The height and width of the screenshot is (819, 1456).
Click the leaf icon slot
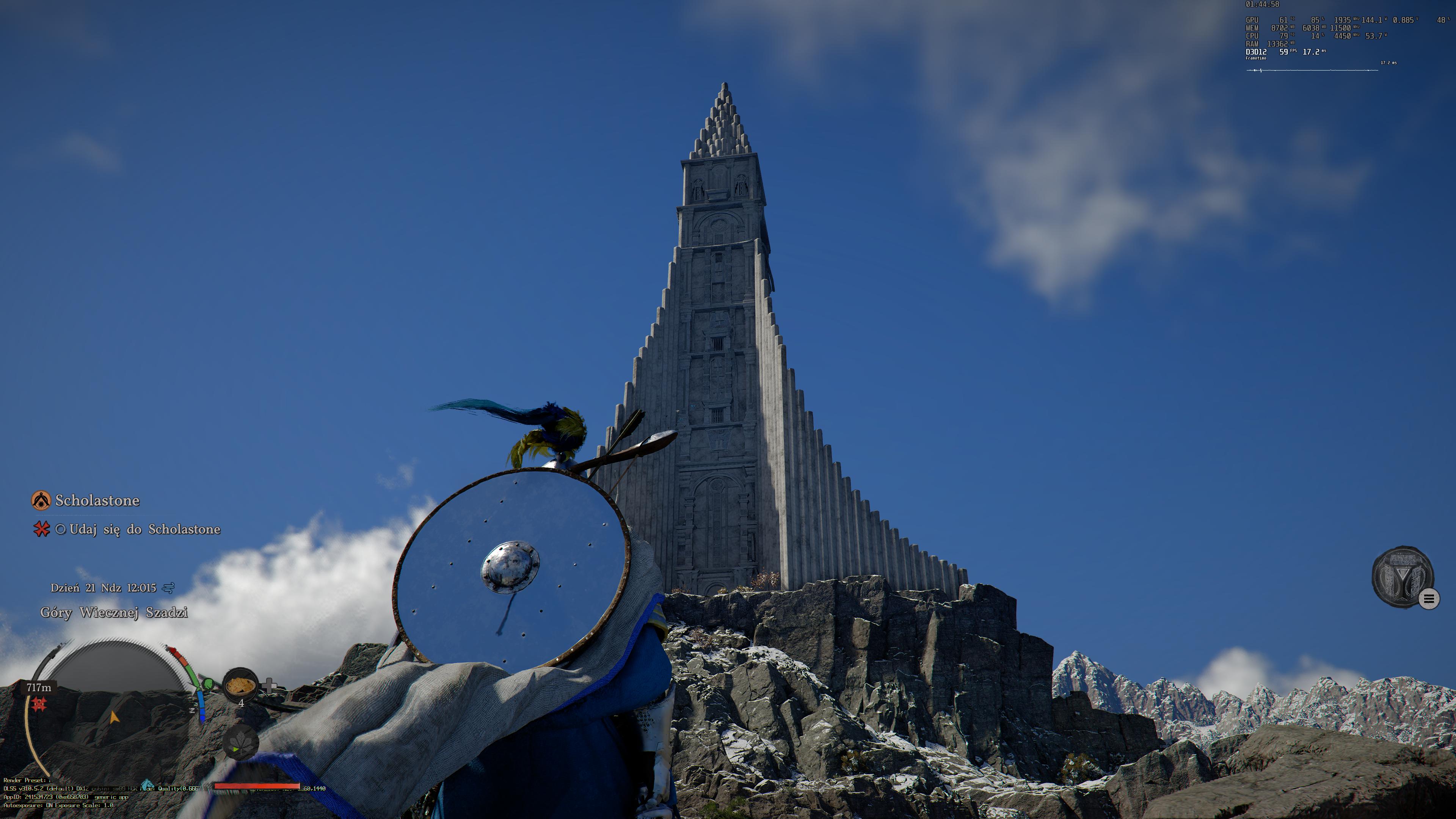(240, 743)
